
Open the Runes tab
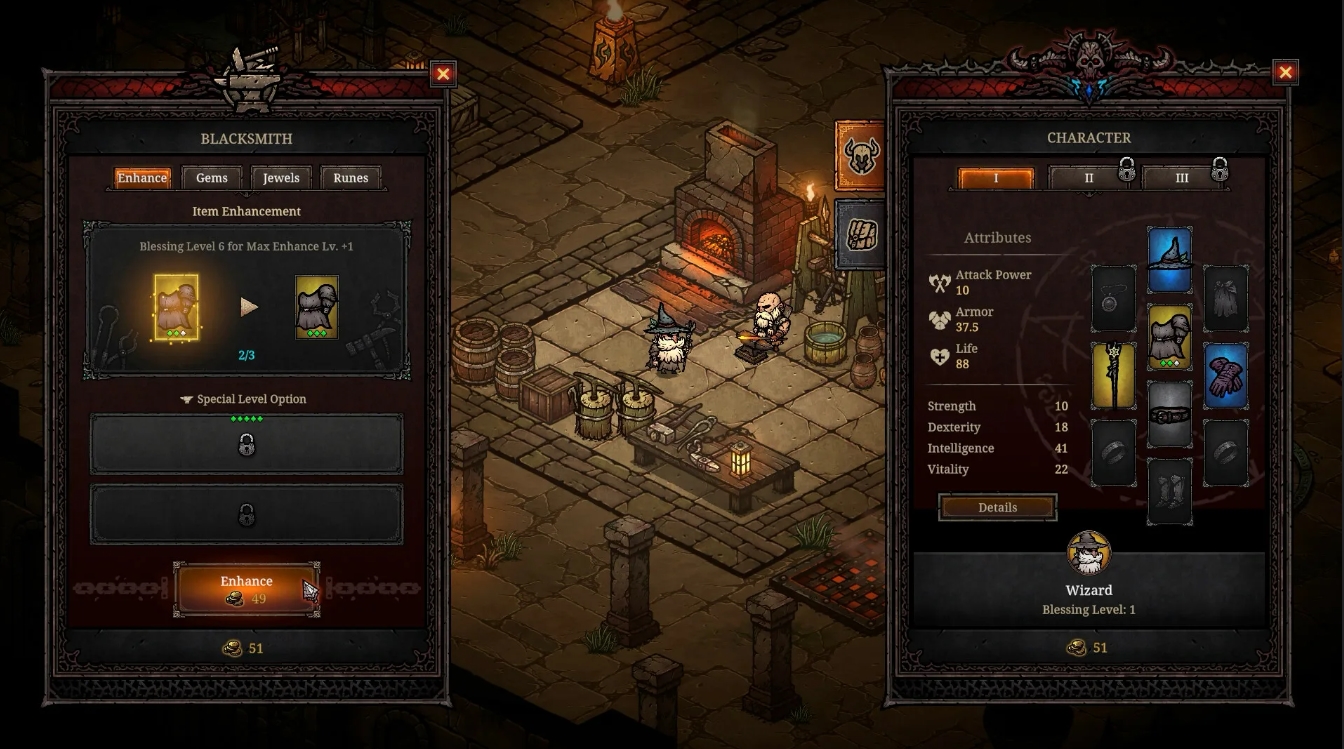(x=351, y=177)
